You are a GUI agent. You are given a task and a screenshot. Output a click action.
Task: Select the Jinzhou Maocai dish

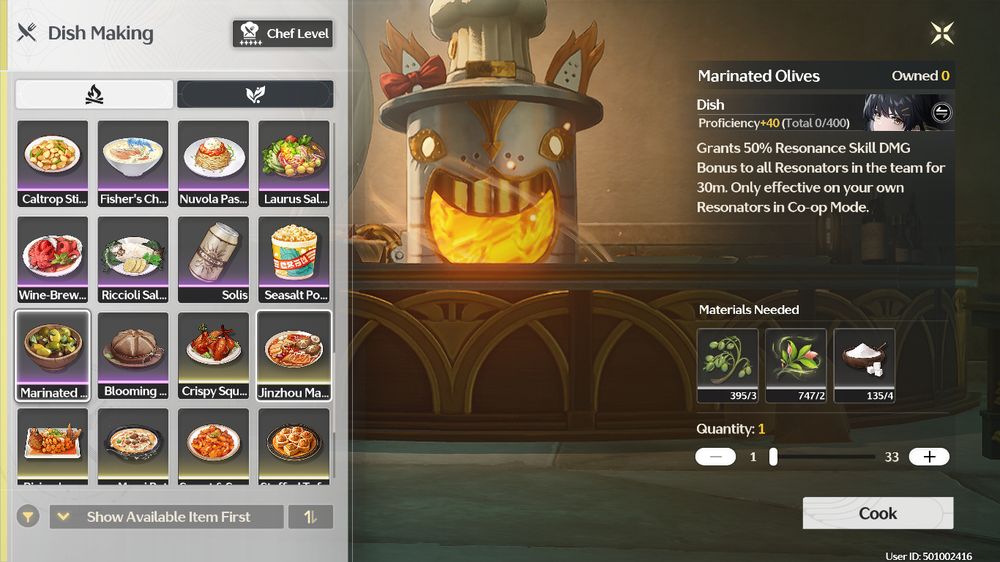coord(294,356)
